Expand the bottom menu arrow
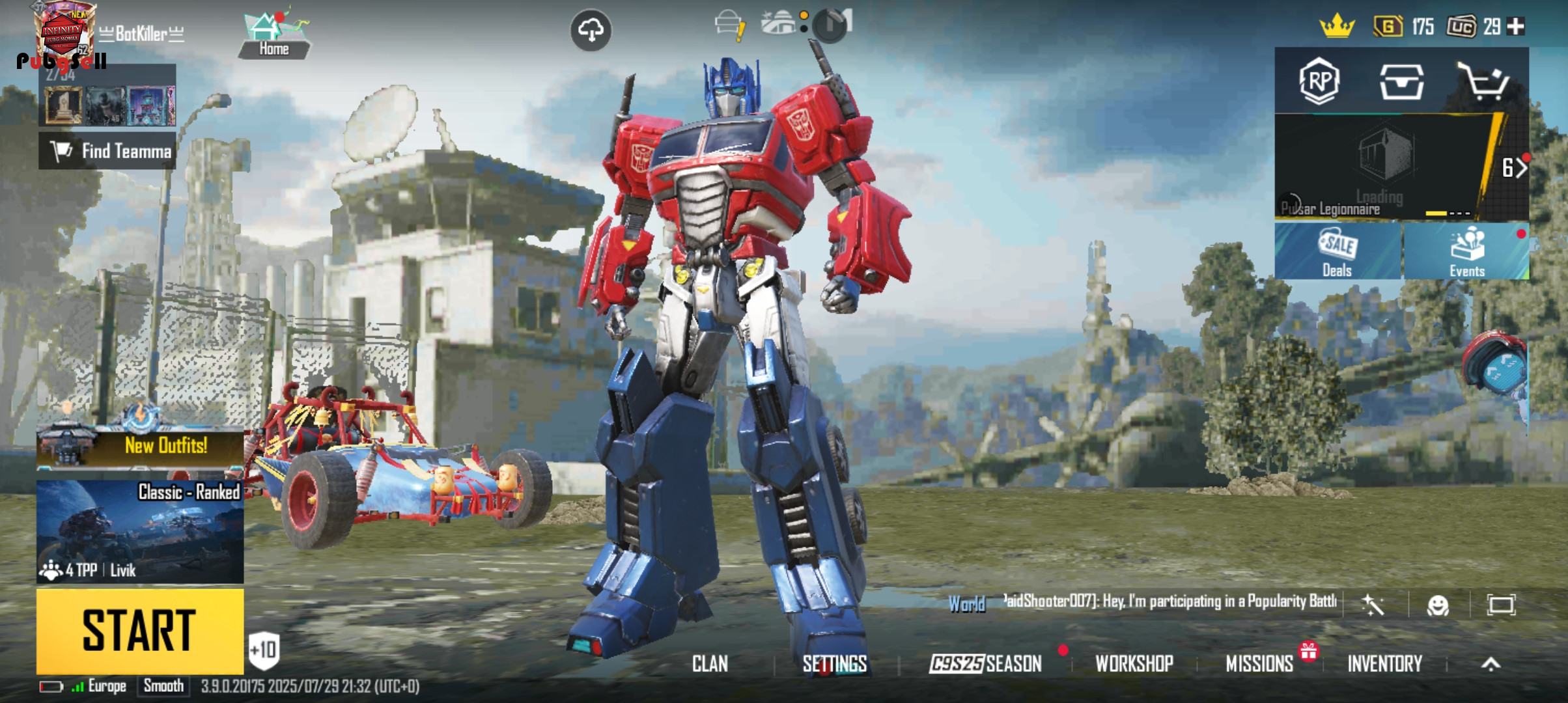Screen dimensions: 1568x703 coord(1491,664)
